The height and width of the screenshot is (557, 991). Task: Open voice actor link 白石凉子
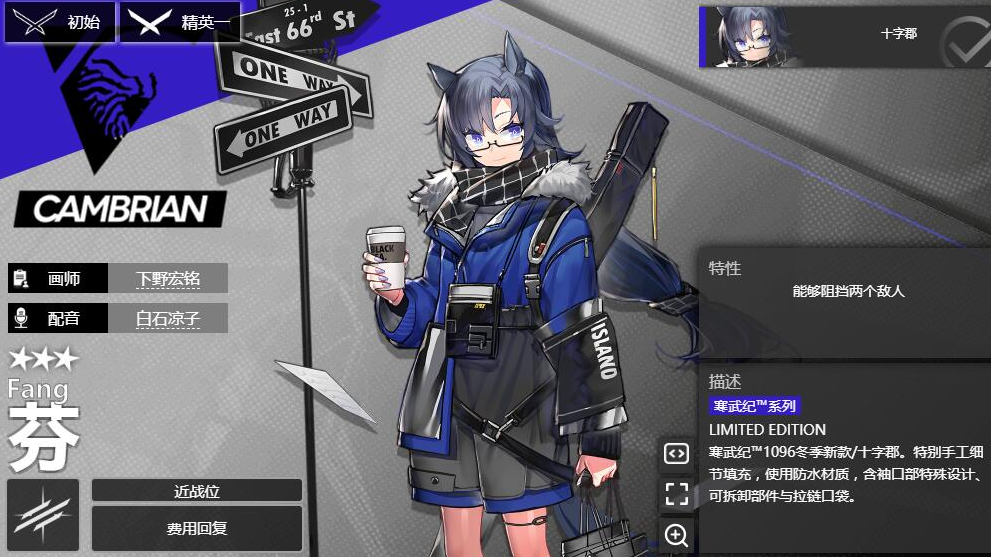point(168,319)
